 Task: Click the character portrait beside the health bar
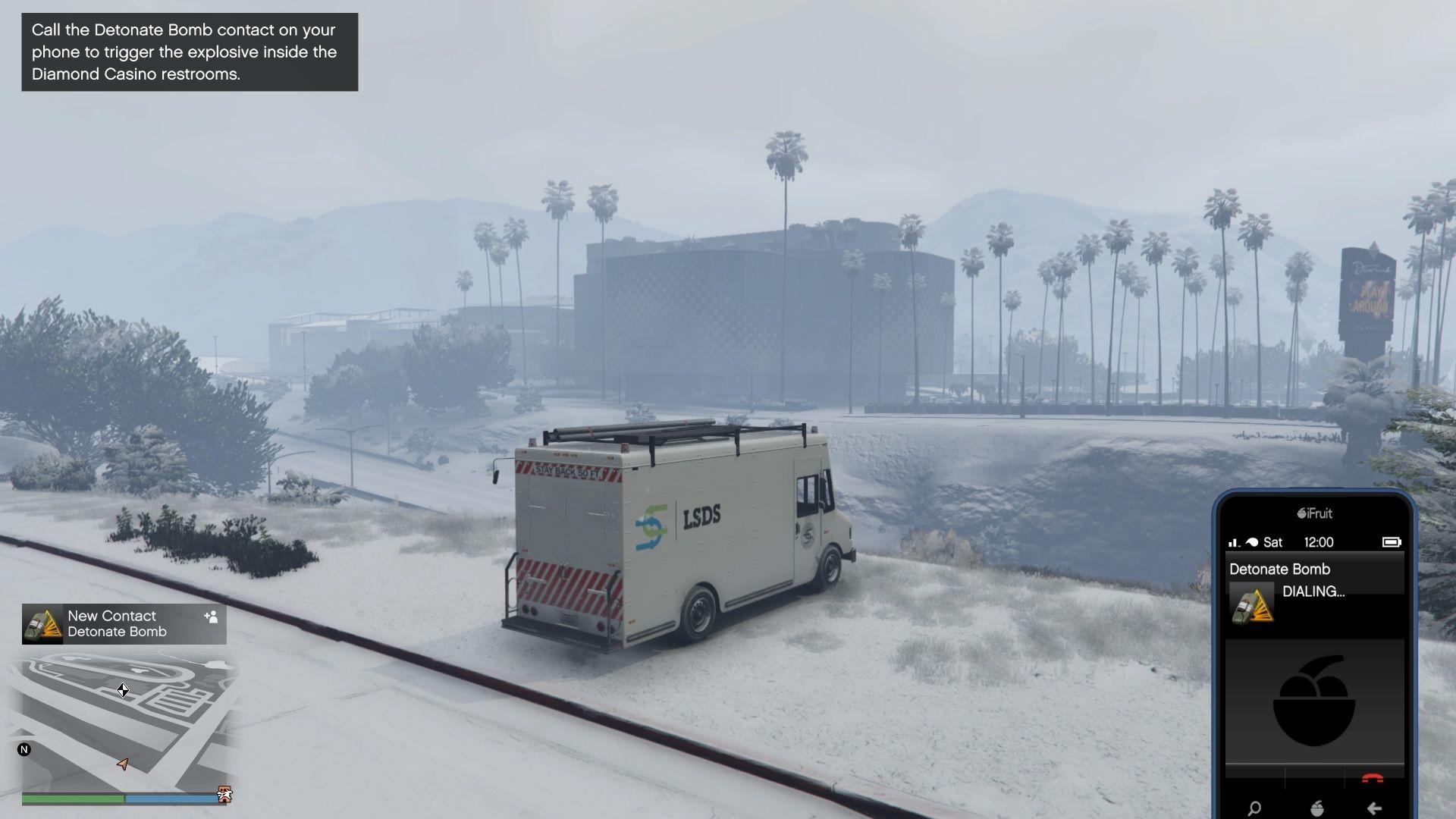[224, 793]
